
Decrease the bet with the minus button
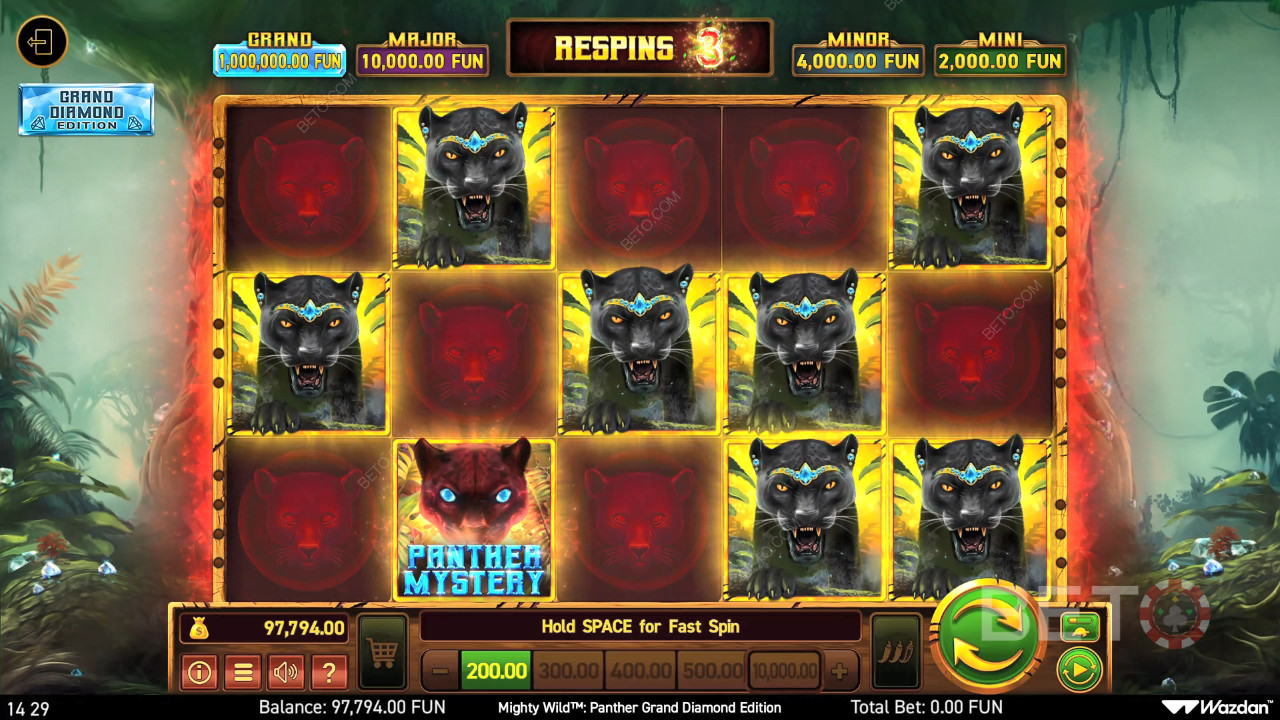pos(440,671)
